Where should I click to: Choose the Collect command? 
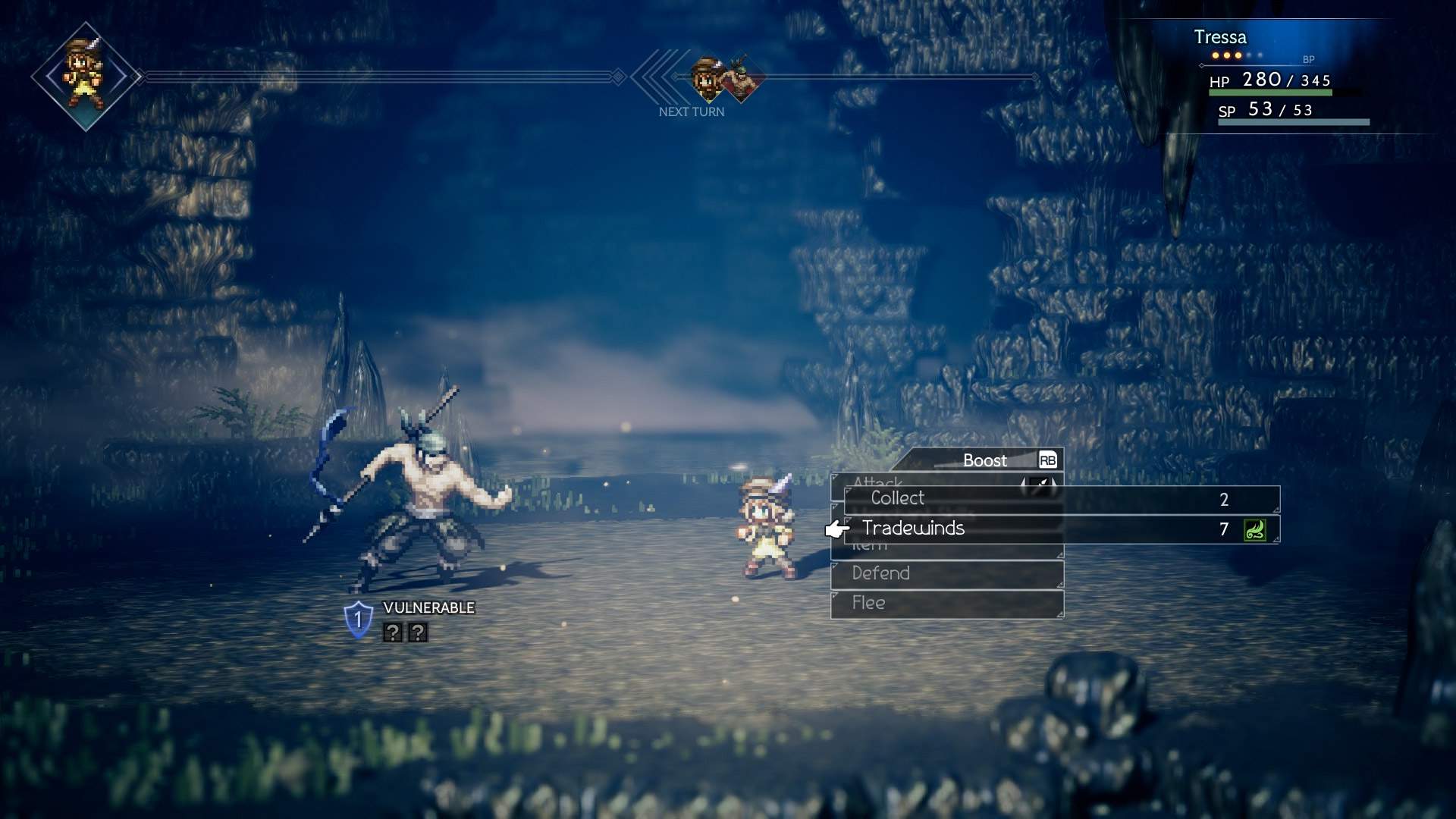pyautogui.click(x=897, y=498)
